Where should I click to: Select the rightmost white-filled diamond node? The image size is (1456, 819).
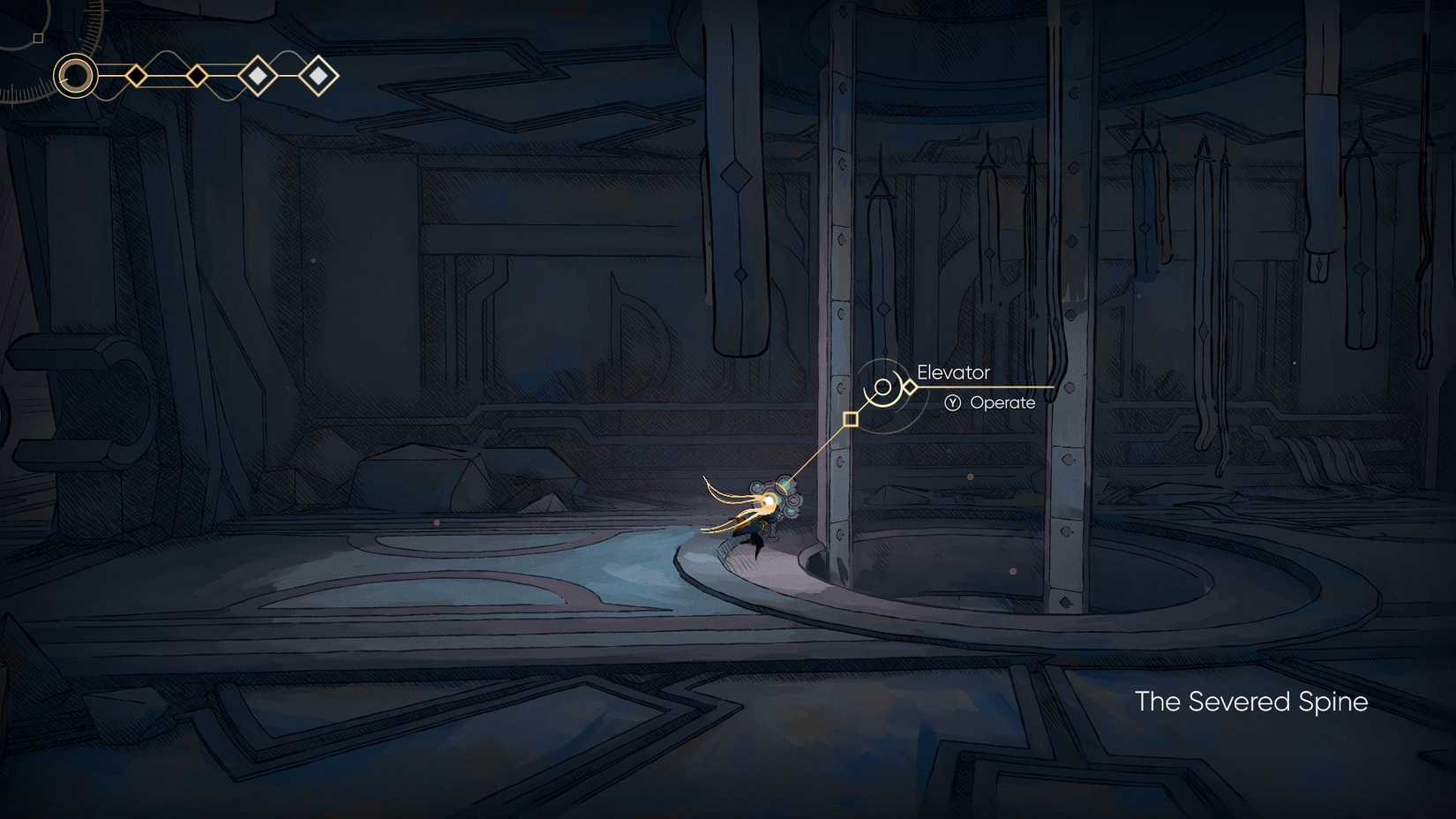click(318, 74)
